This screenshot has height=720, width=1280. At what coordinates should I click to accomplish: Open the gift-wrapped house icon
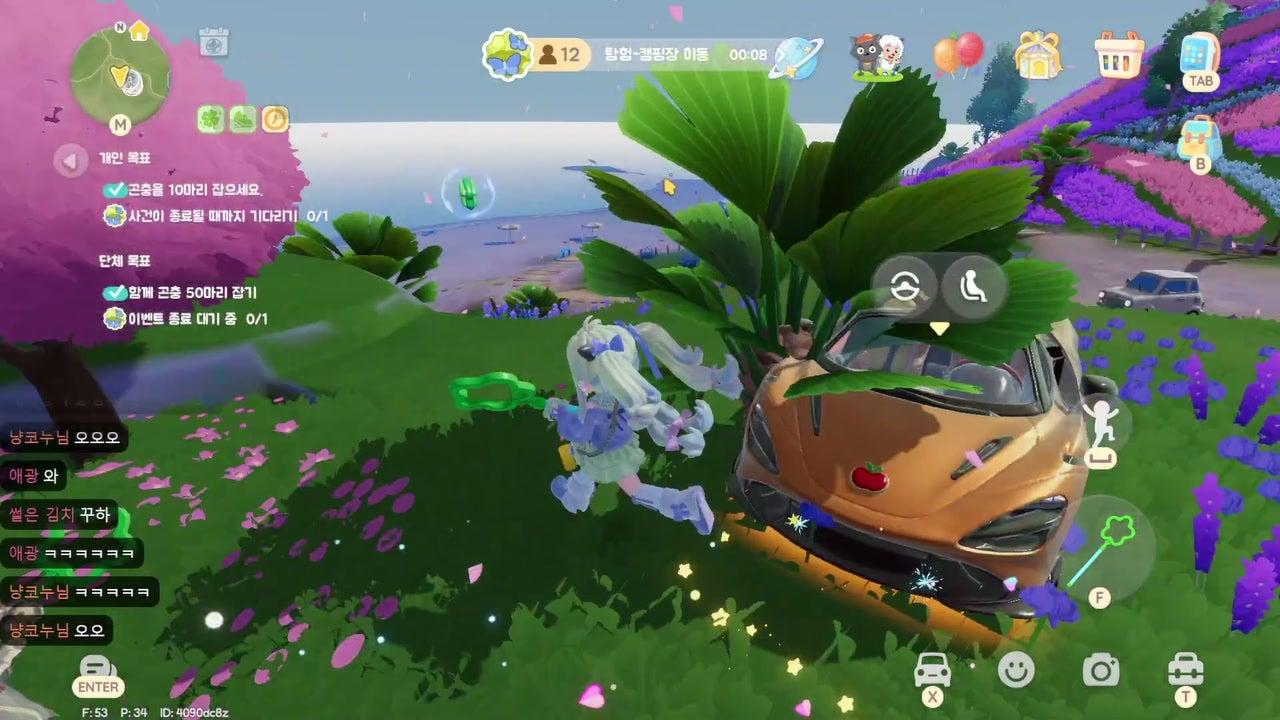coord(1037,54)
